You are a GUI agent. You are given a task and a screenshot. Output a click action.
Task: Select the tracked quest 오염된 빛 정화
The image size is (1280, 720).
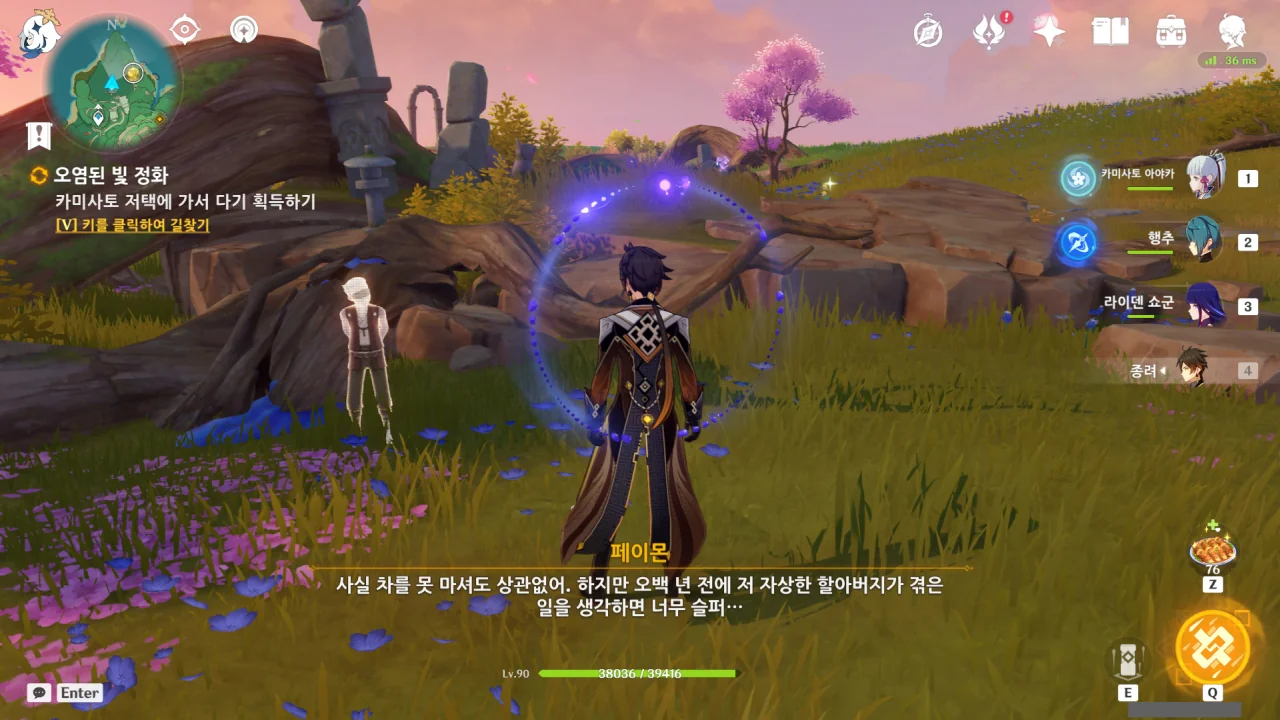[x=111, y=175]
